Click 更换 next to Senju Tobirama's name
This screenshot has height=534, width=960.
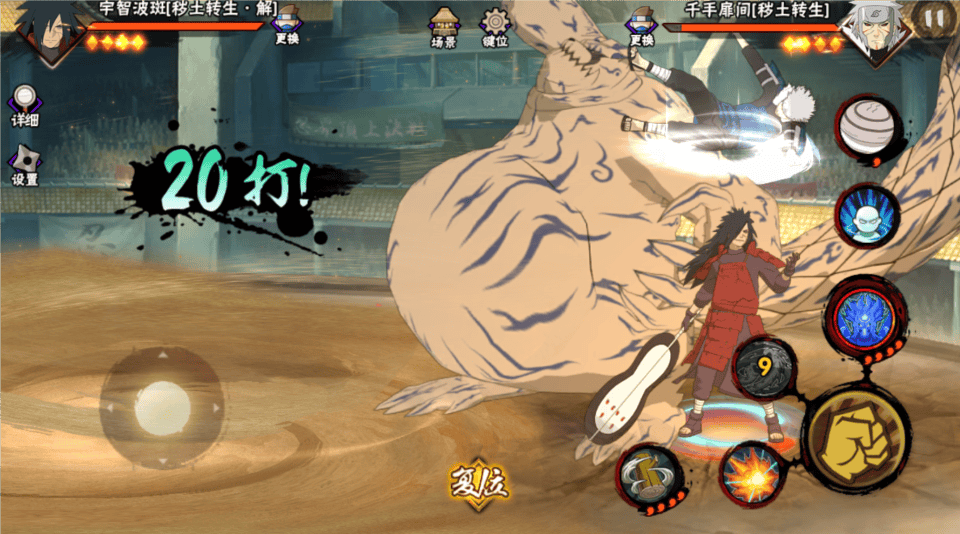click(x=641, y=25)
